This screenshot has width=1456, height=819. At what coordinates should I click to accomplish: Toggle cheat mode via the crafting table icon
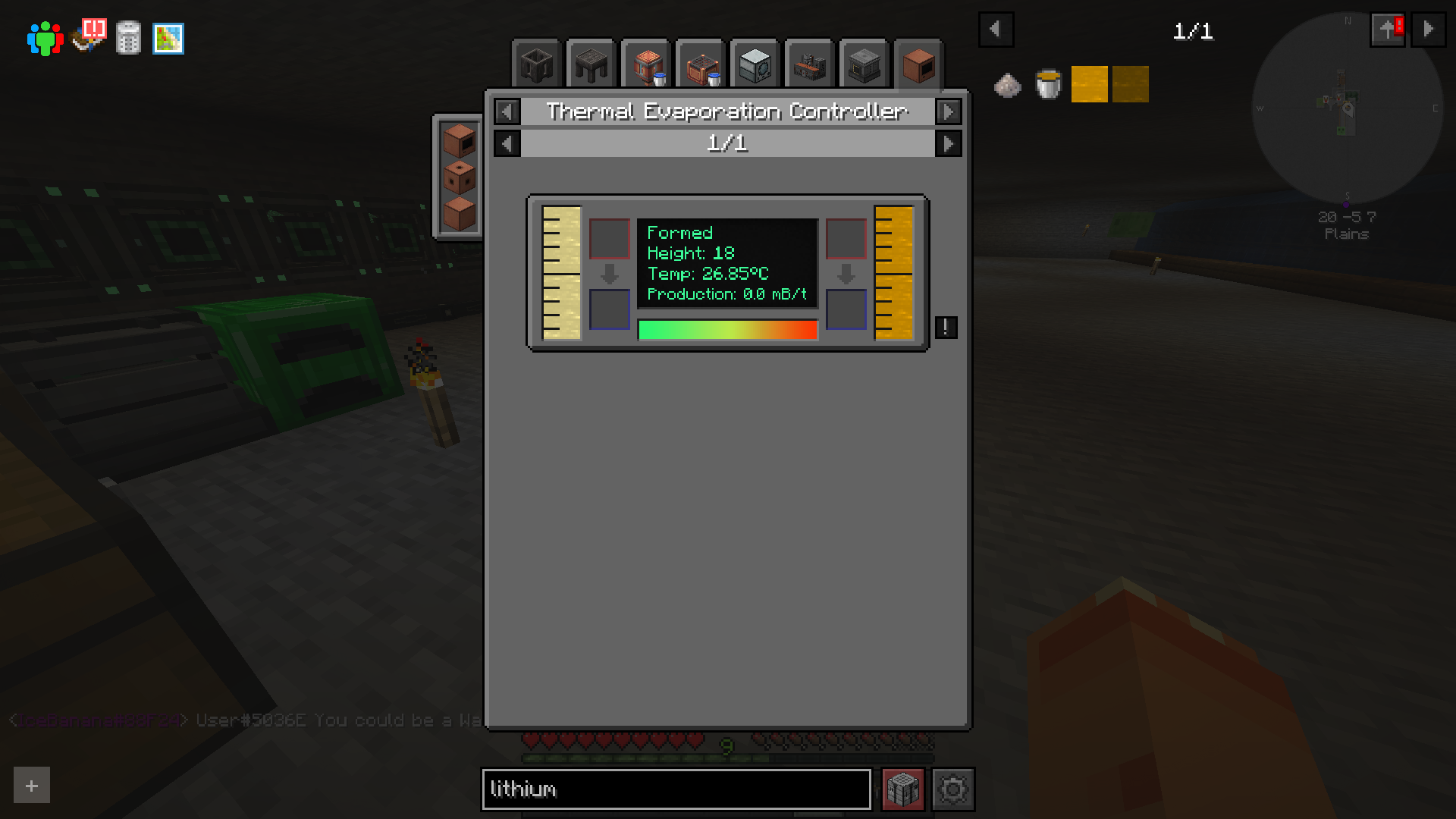(x=902, y=789)
